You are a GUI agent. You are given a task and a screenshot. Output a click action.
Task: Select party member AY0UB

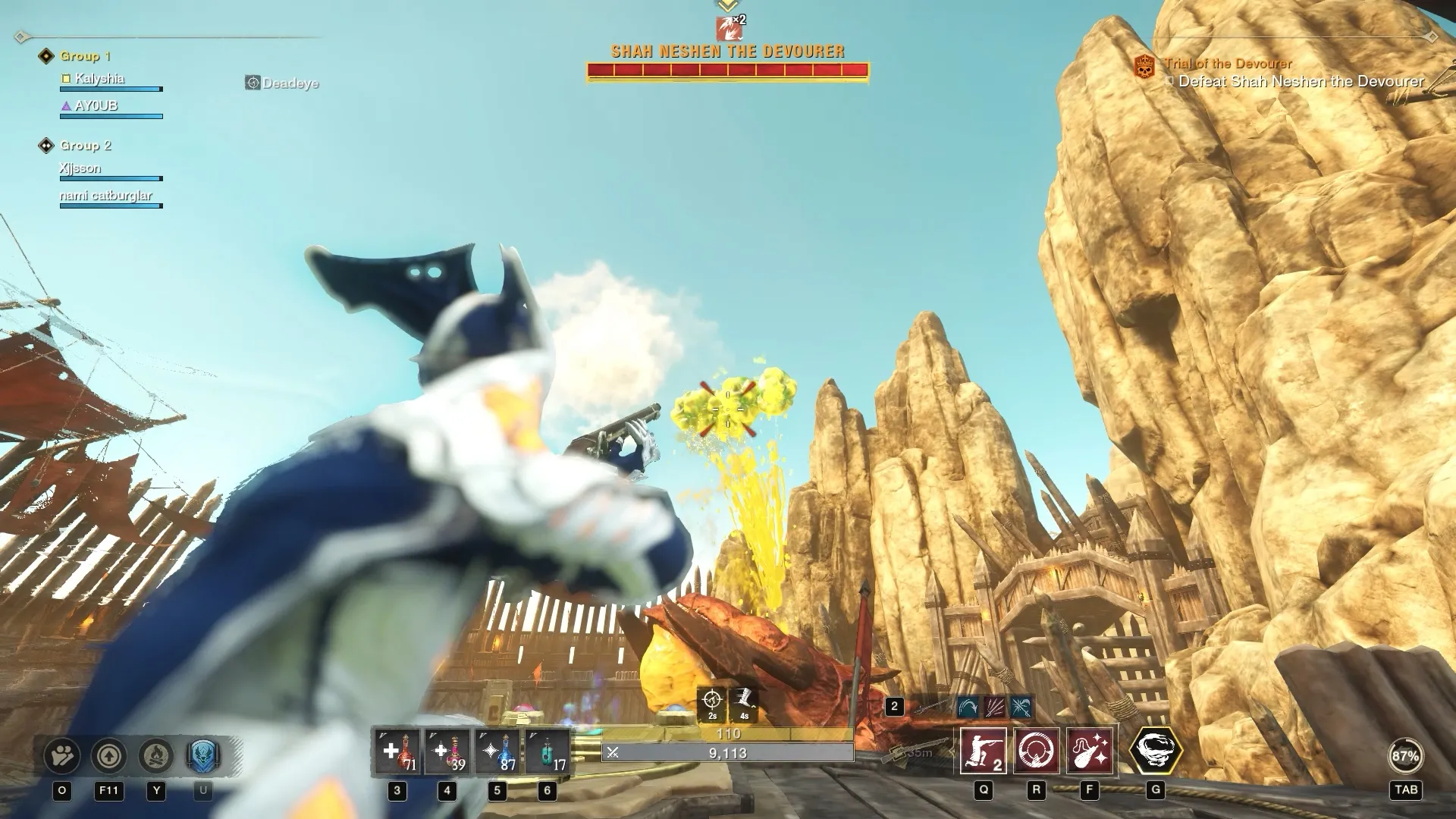pyautogui.click(x=96, y=106)
